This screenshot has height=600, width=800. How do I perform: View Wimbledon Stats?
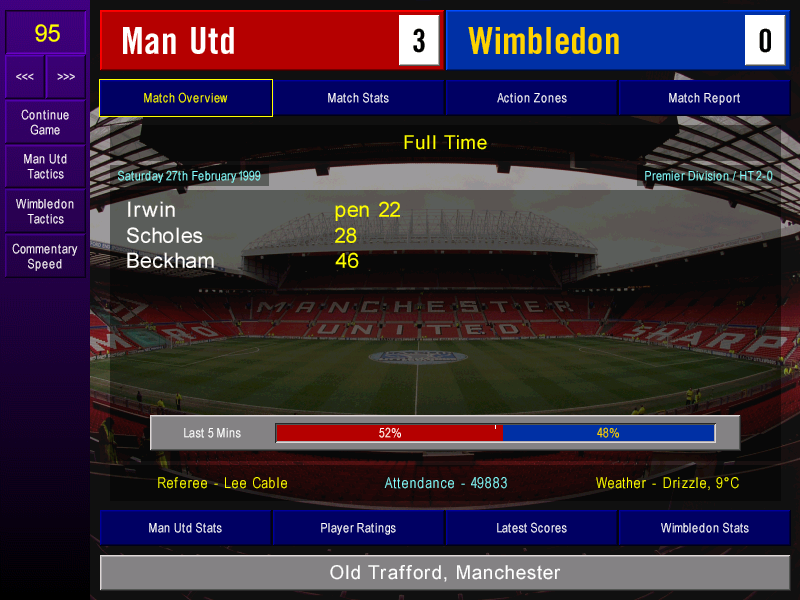[x=704, y=528]
